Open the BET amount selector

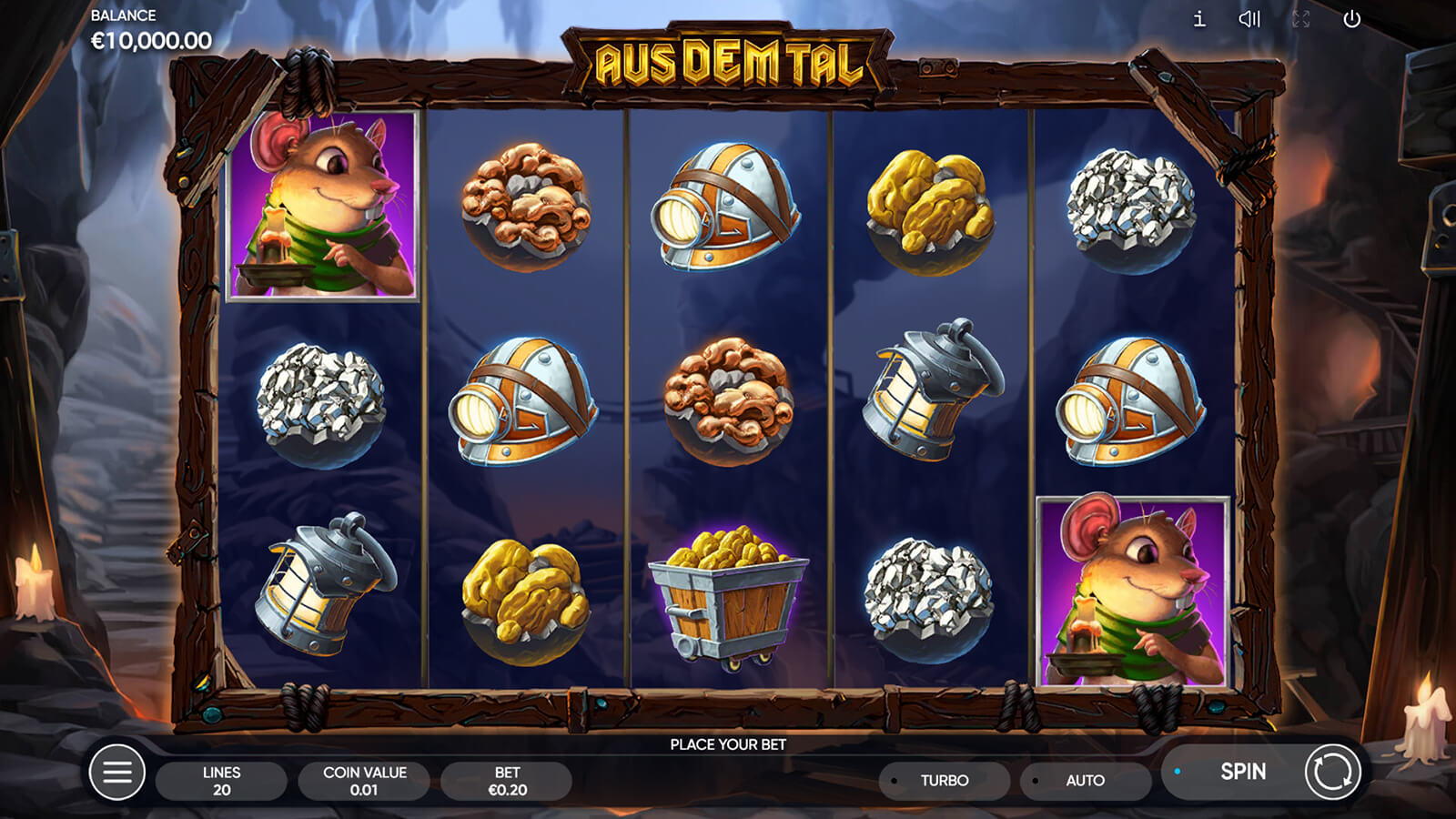pos(507,781)
